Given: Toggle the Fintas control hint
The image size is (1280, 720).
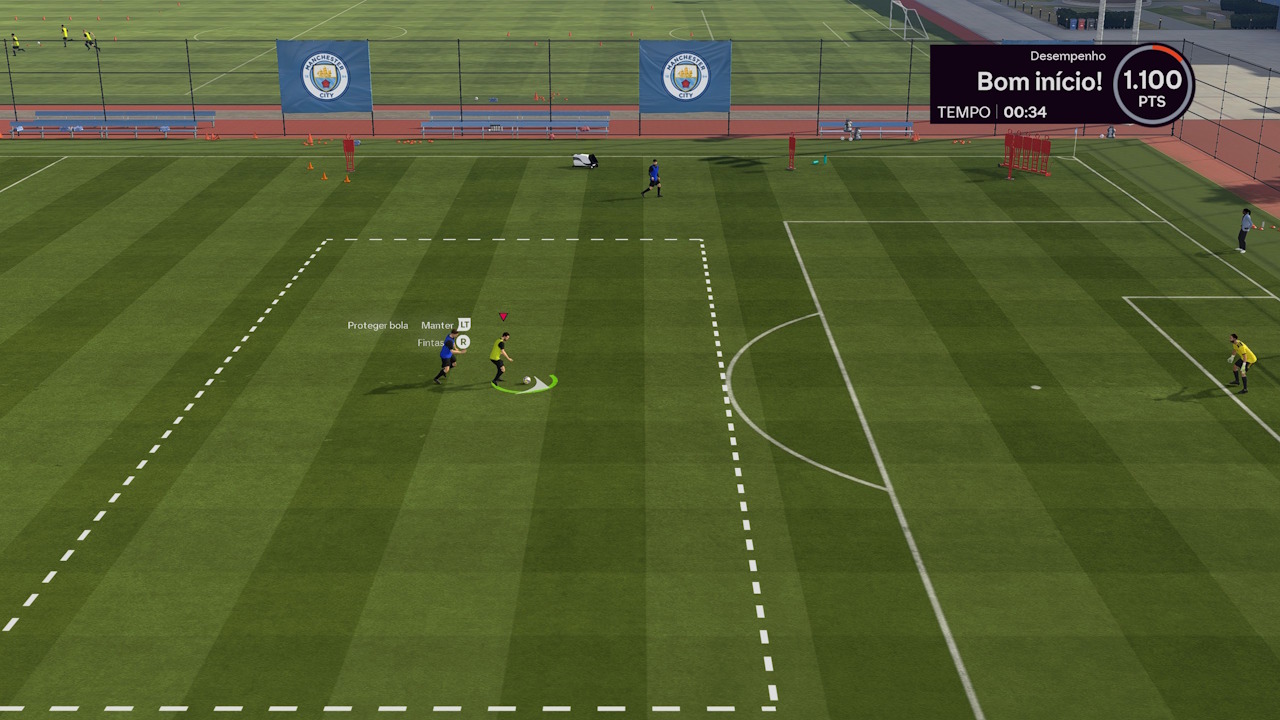Looking at the screenshot, I should pyautogui.click(x=431, y=342).
